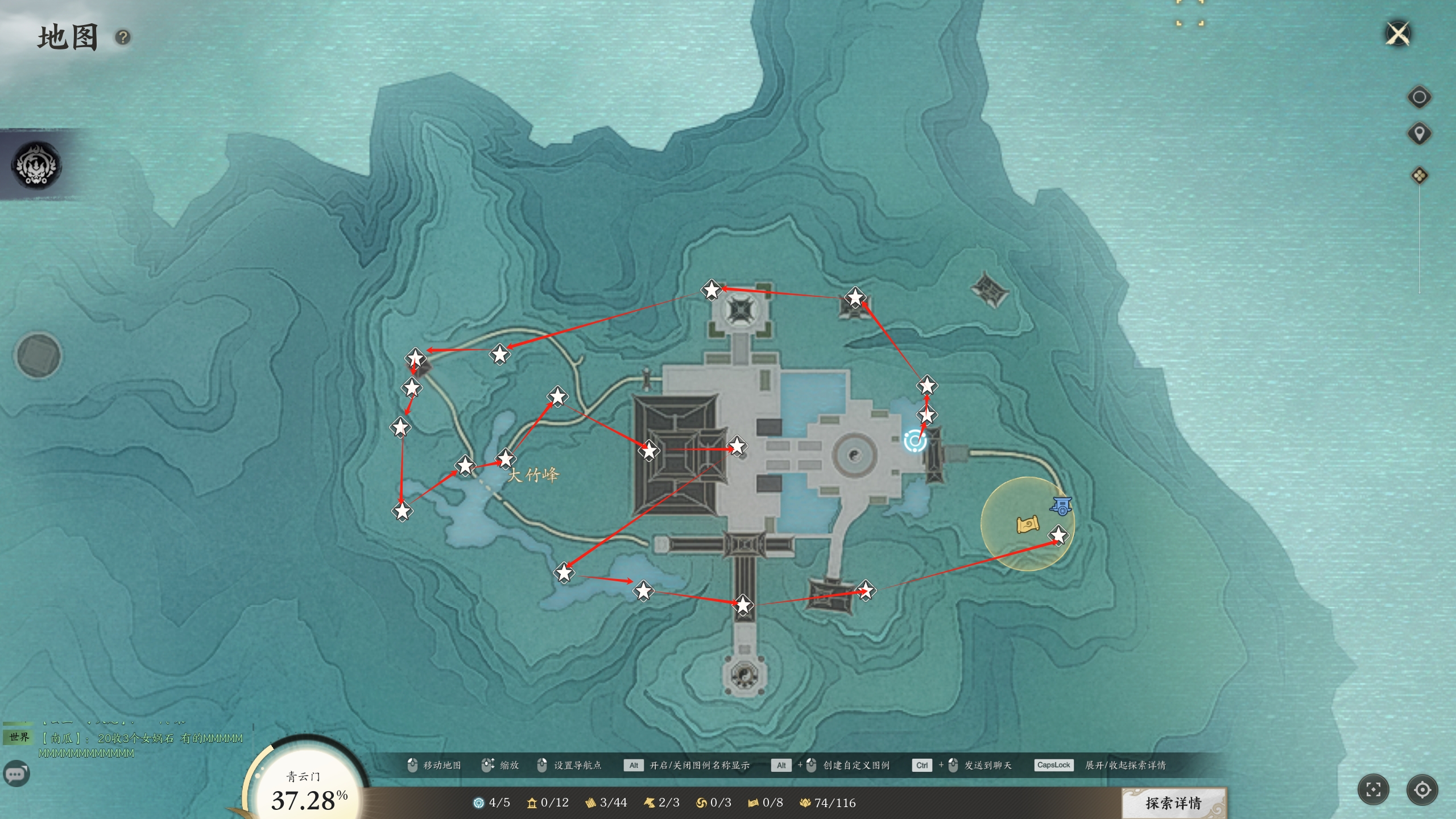Open the map help question mark
Image resolution: width=1456 pixels, height=819 pixels.
123,38
